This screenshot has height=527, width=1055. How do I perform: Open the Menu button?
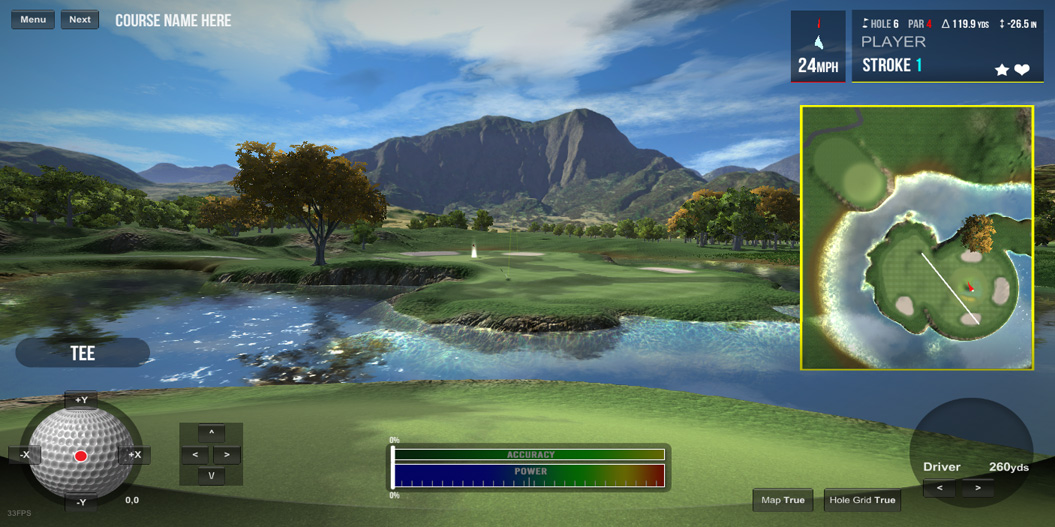coord(33,20)
